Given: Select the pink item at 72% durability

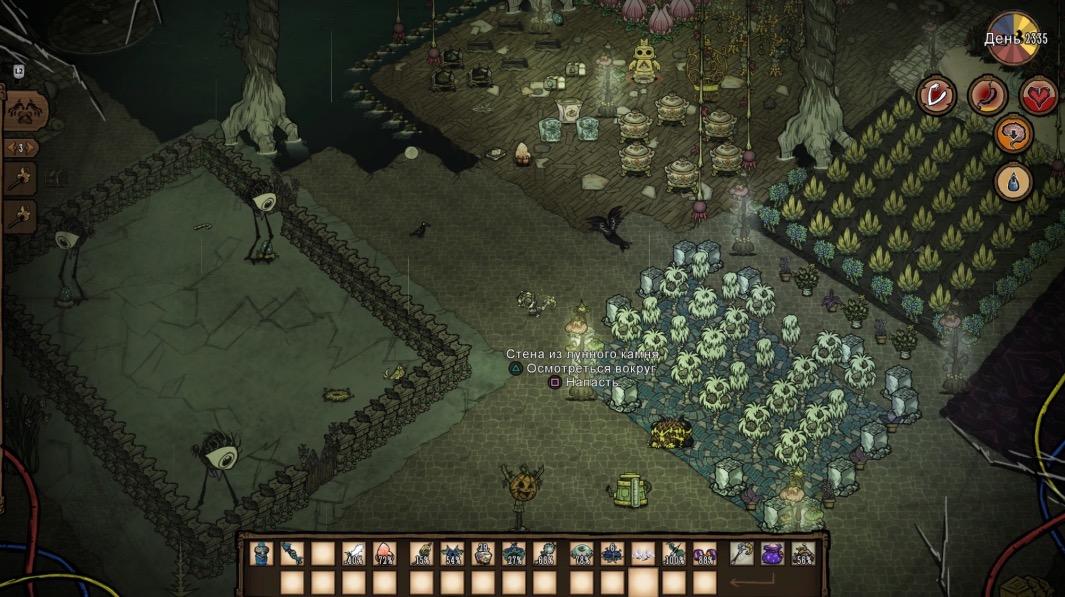Looking at the screenshot, I should click(x=387, y=553).
